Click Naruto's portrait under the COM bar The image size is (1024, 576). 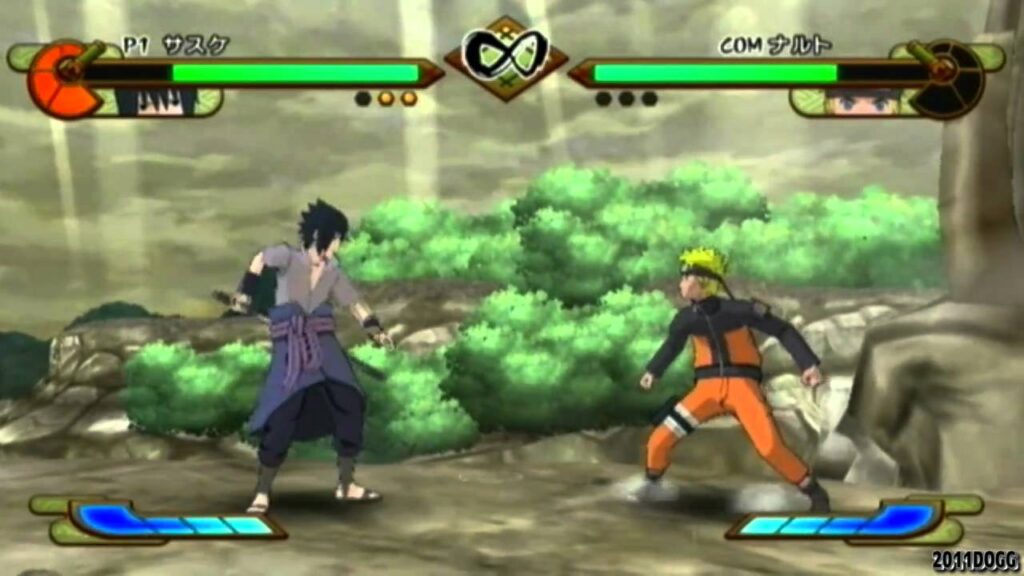863,101
